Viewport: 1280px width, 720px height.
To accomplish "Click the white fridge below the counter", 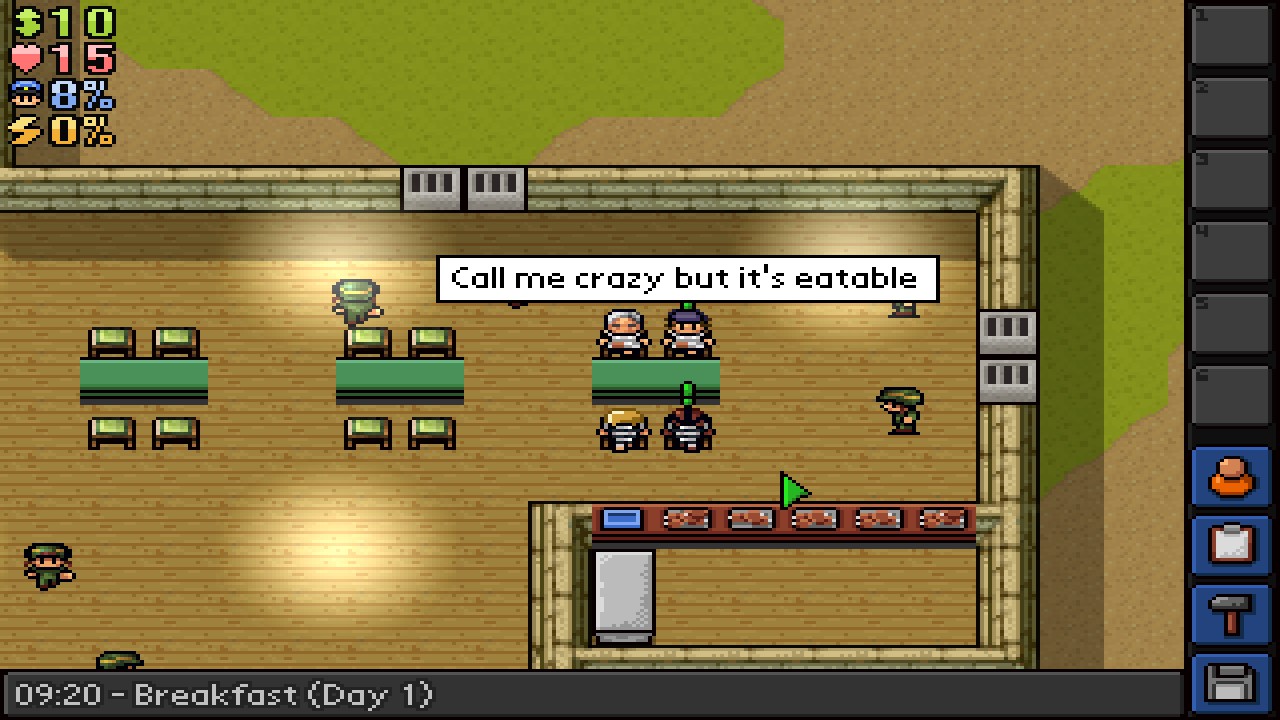I will 625,592.
